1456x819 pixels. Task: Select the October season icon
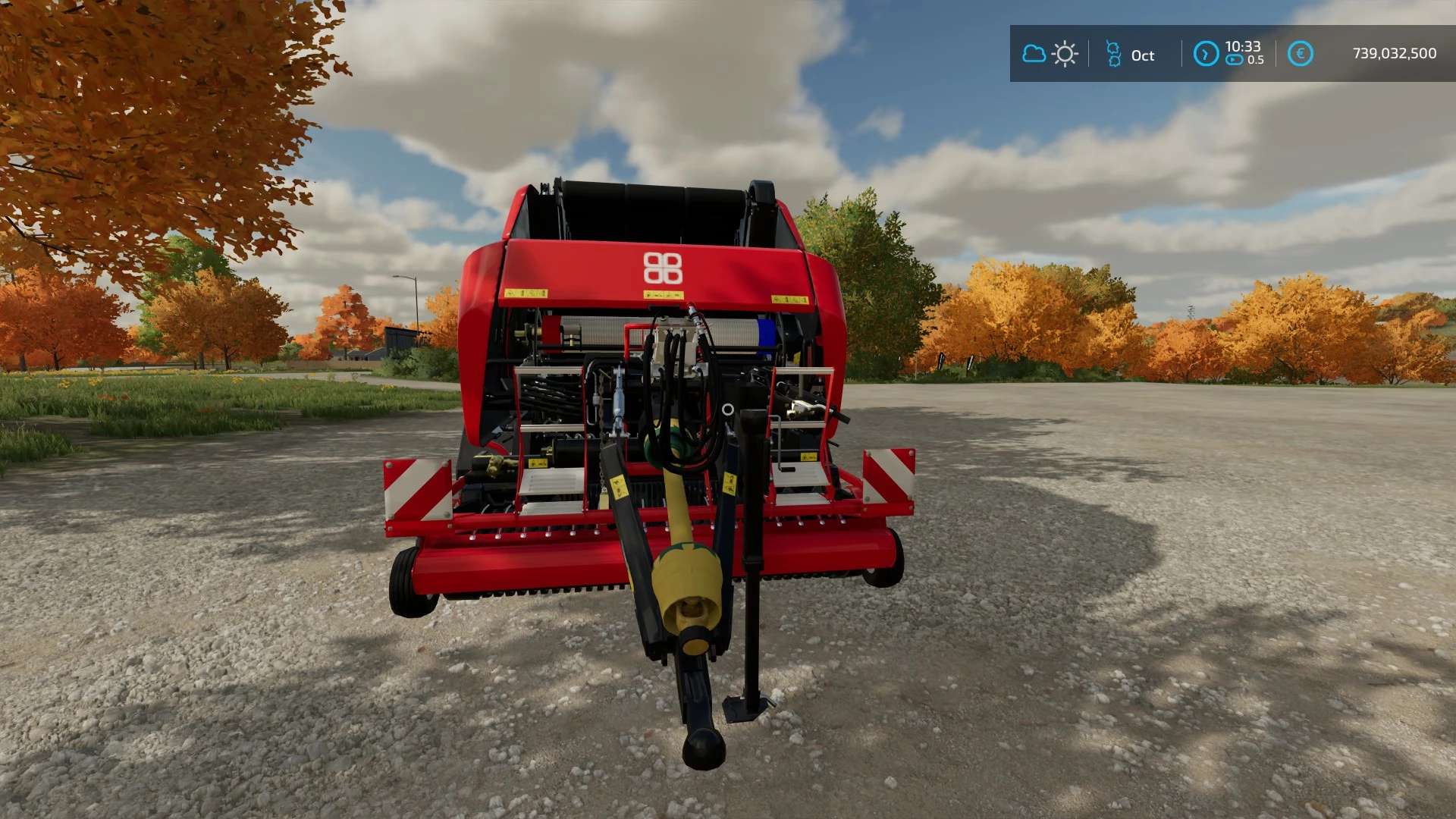(x=1113, y=54)
